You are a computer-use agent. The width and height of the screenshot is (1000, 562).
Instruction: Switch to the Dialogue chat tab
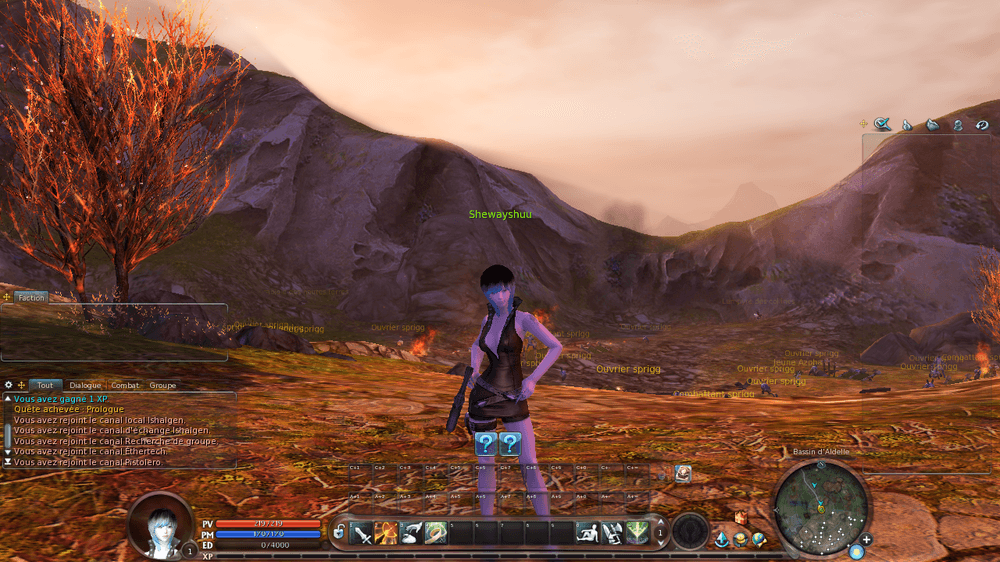point(85,385)
